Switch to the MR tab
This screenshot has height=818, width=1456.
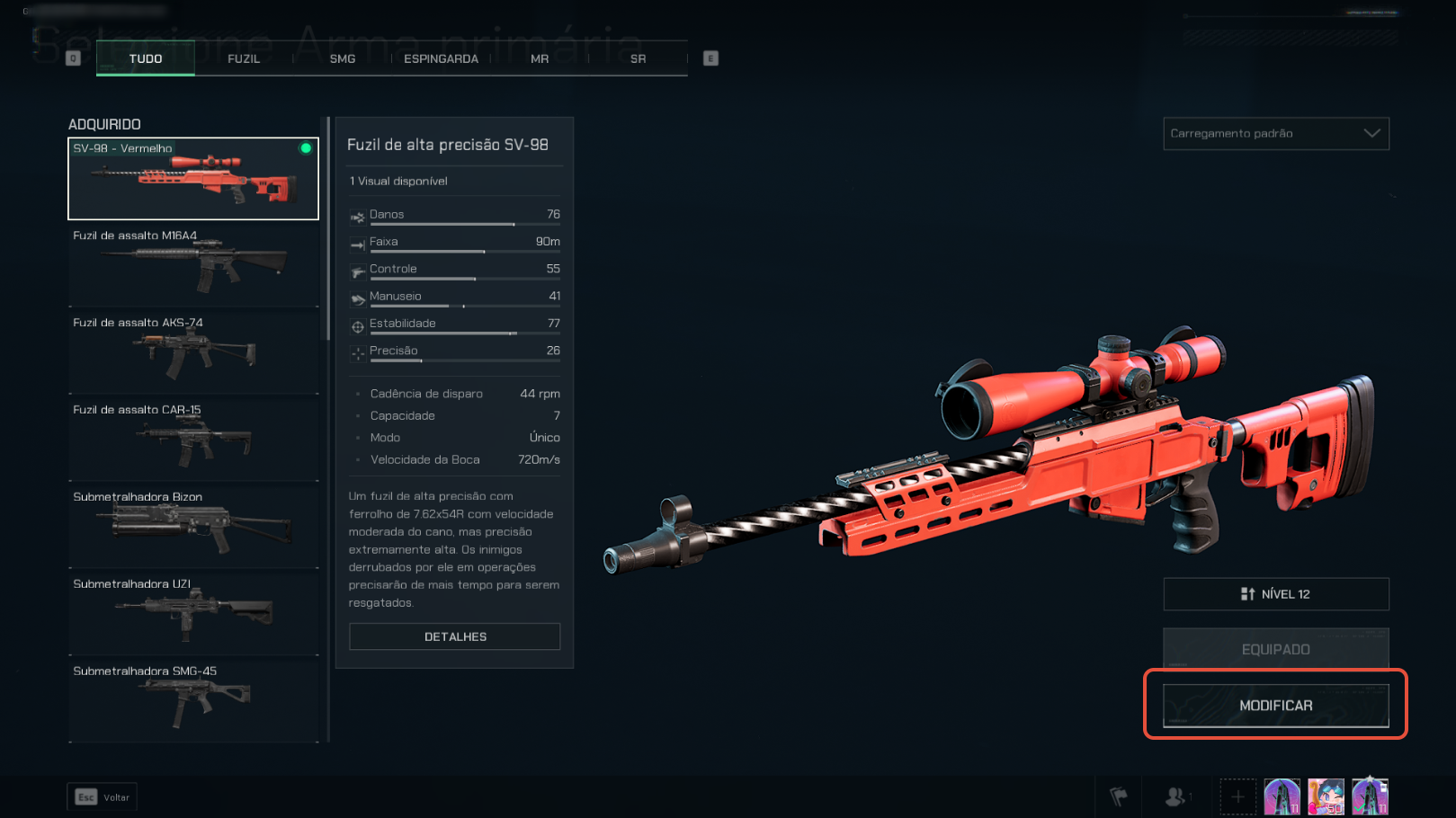(x=540, y=58)
